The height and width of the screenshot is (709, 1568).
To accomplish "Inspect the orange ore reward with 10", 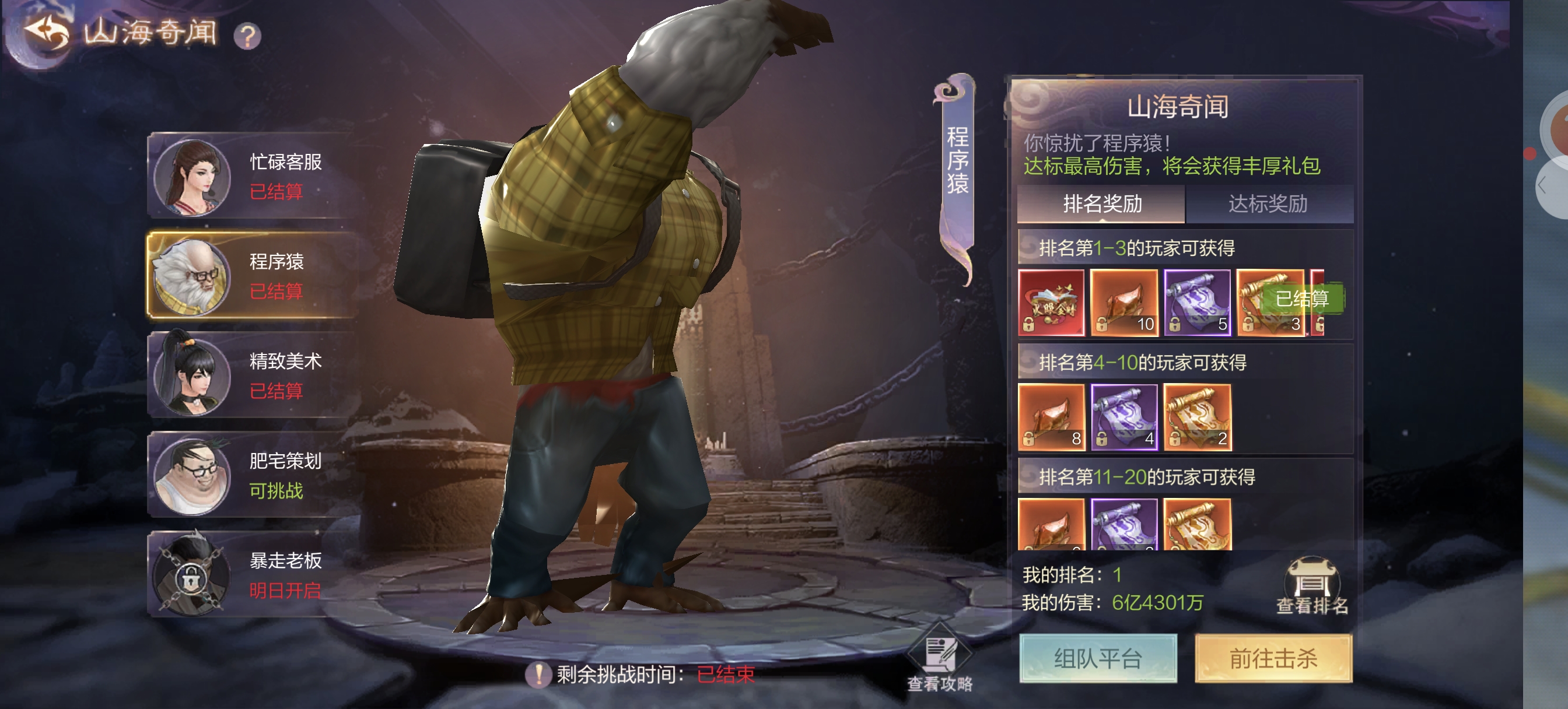I will tap(1123, 303).
